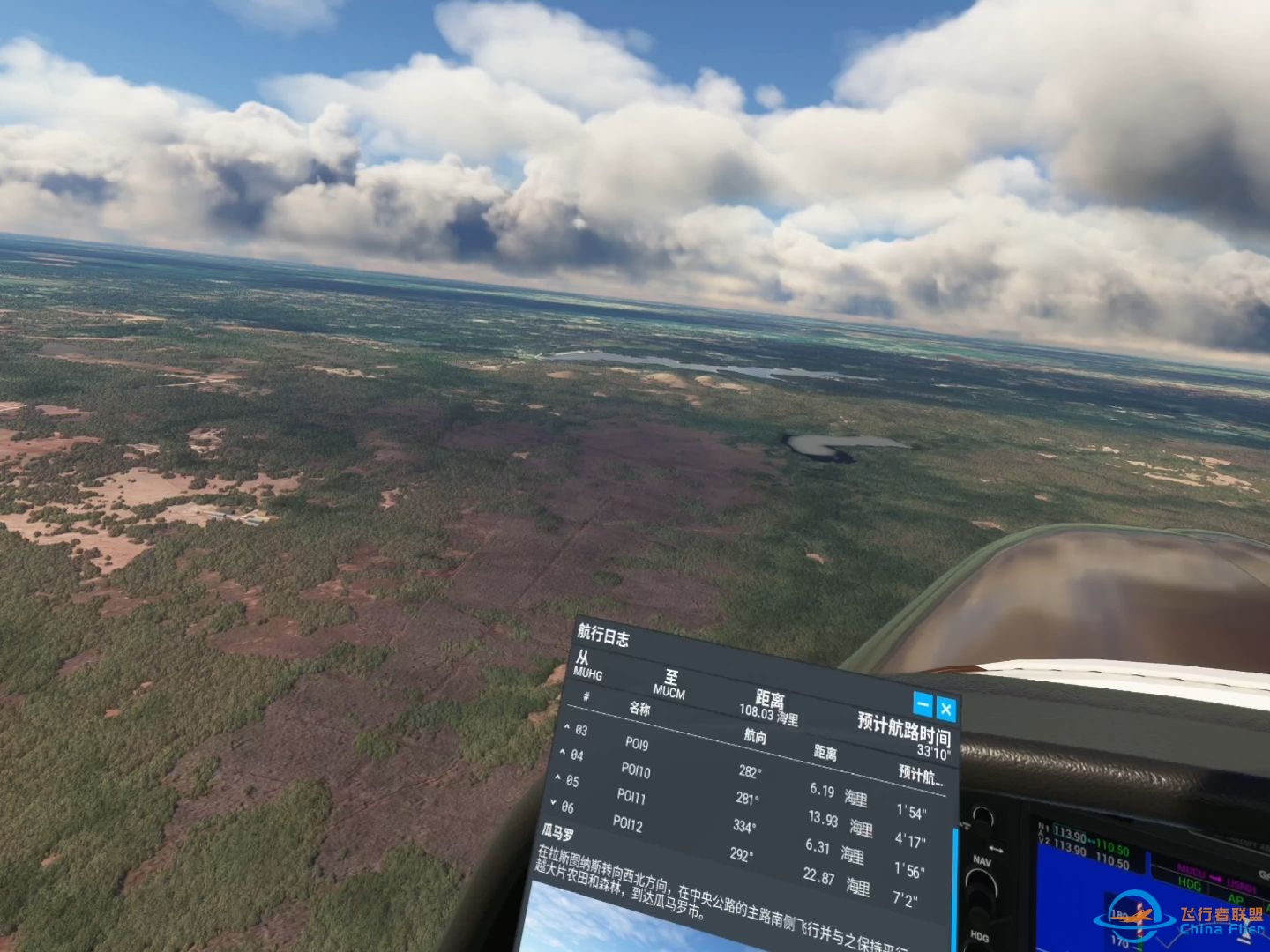Click the preview image below the 瓜马罗 description

pos(600,934)
